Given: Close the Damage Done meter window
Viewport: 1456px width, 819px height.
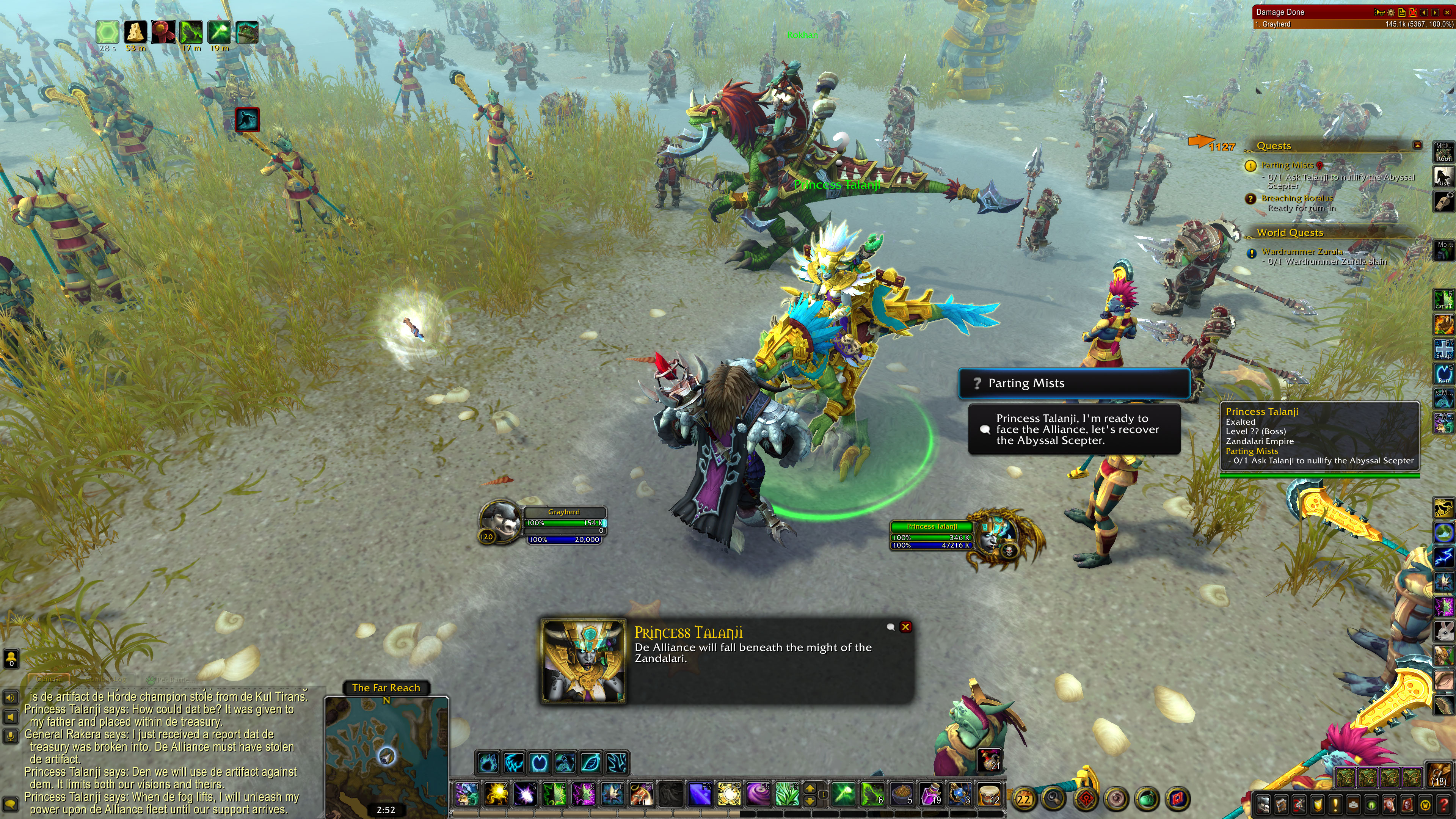Looking at the screenshot, I should click(1447, 12).
